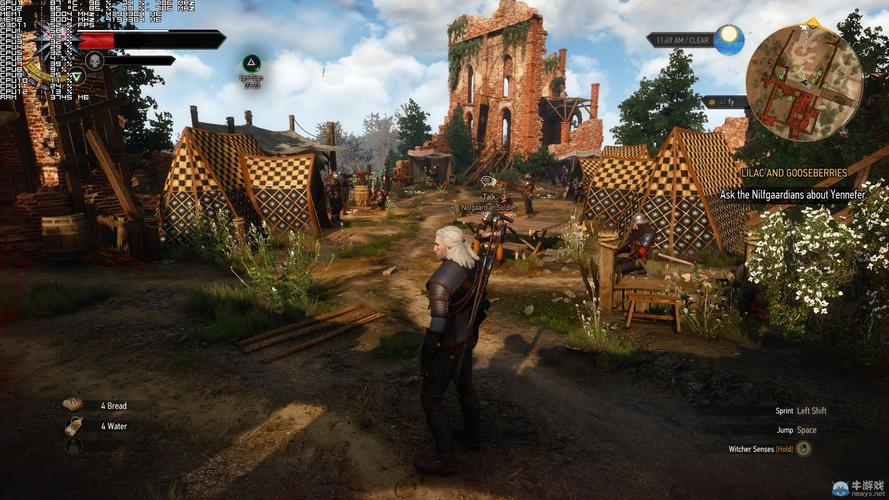
Task: Click the circular minimap
Action: [804, 68]
